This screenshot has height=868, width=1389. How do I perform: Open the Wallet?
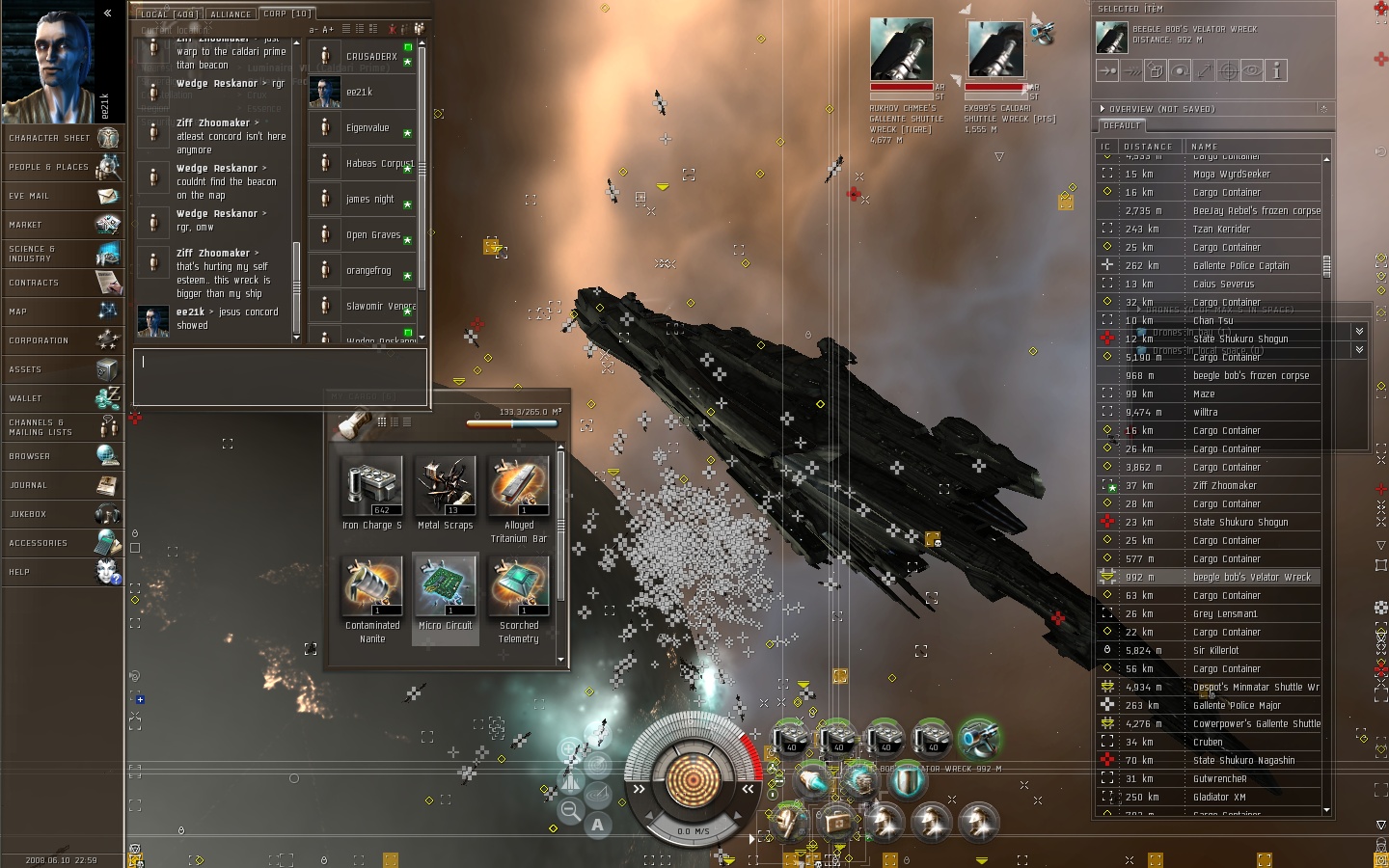[62, 398]
